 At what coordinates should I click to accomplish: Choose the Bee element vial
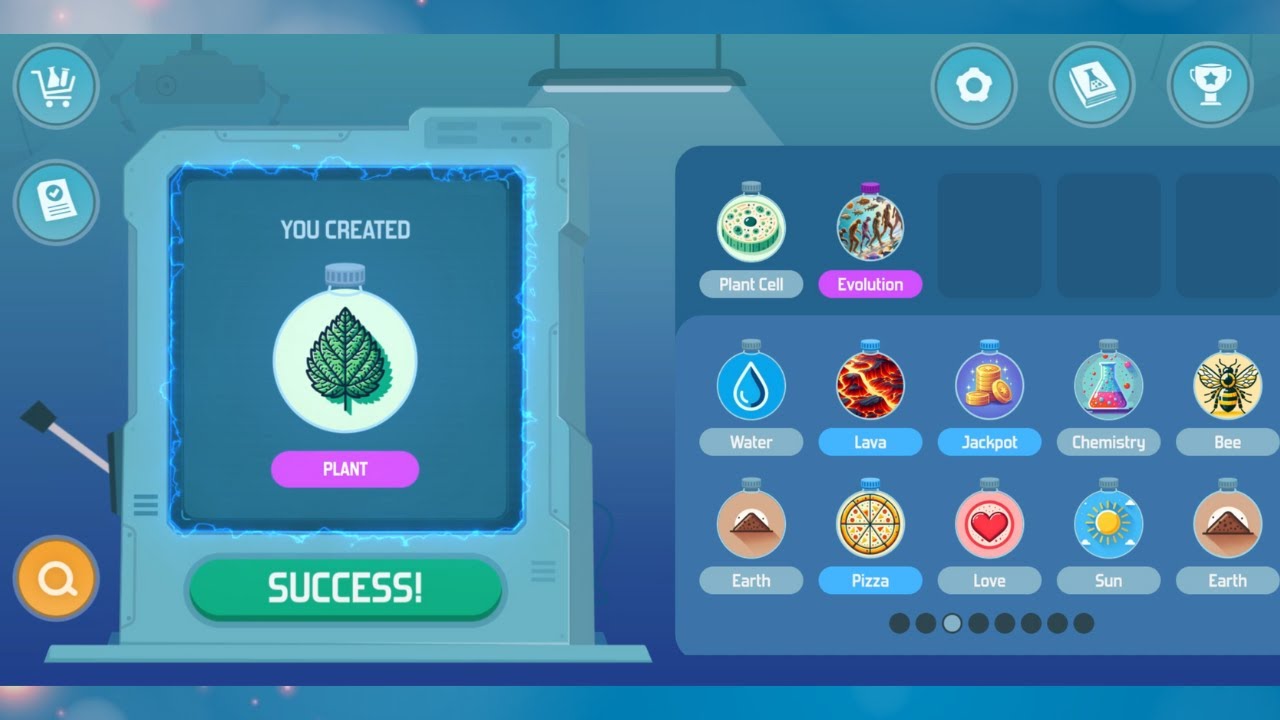1225,385
